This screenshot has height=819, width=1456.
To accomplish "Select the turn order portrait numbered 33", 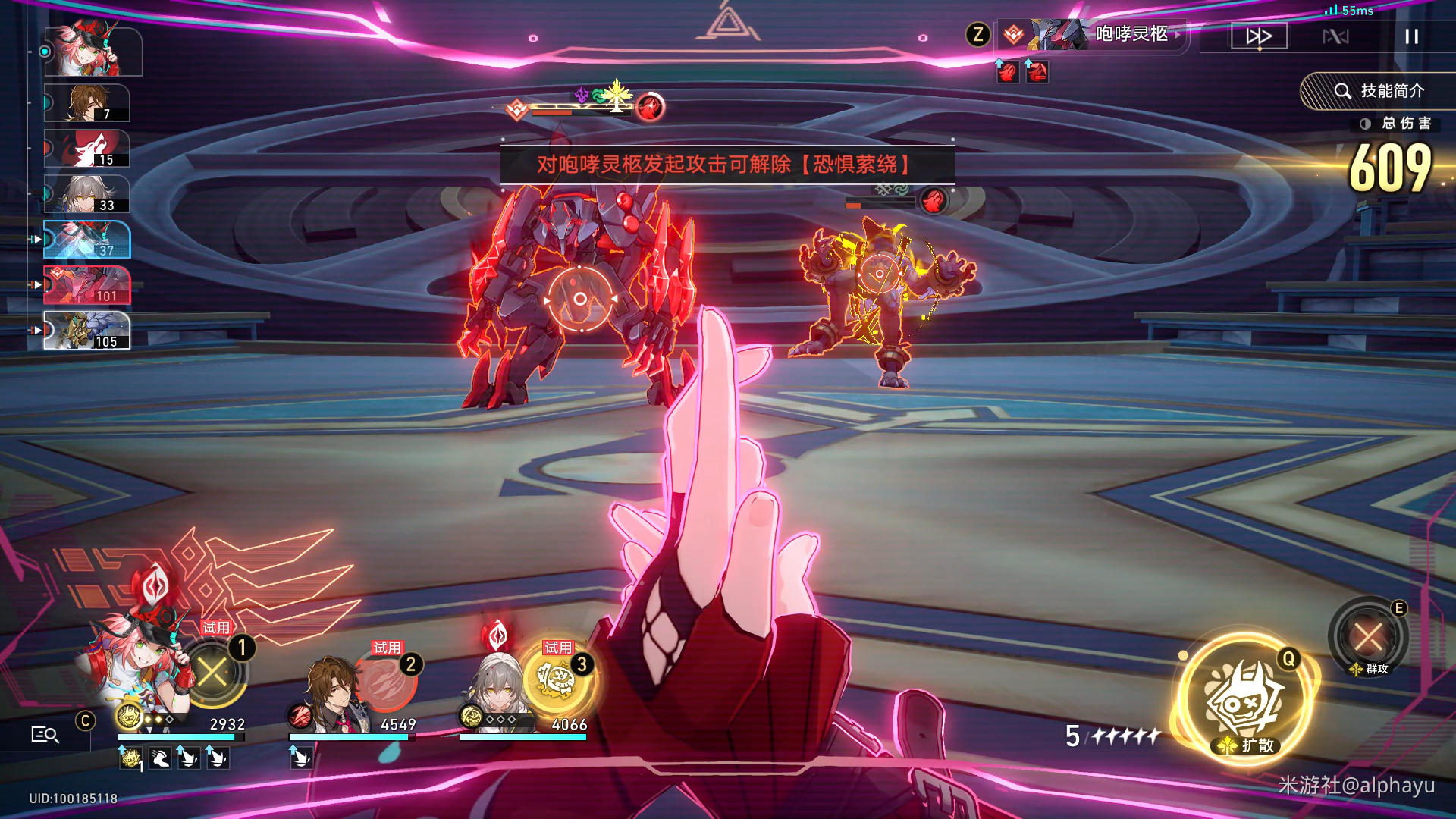I will (87, 195).
